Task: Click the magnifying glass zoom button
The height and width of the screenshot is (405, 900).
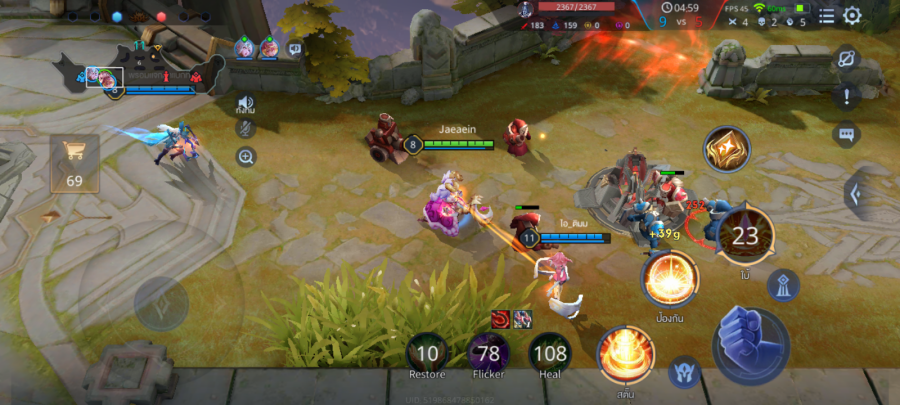Action: (245, 156)
